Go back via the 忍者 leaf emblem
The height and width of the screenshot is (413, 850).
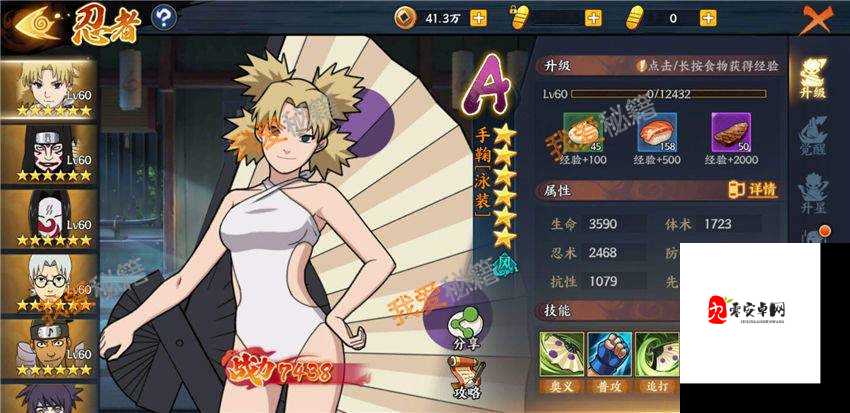30,21
